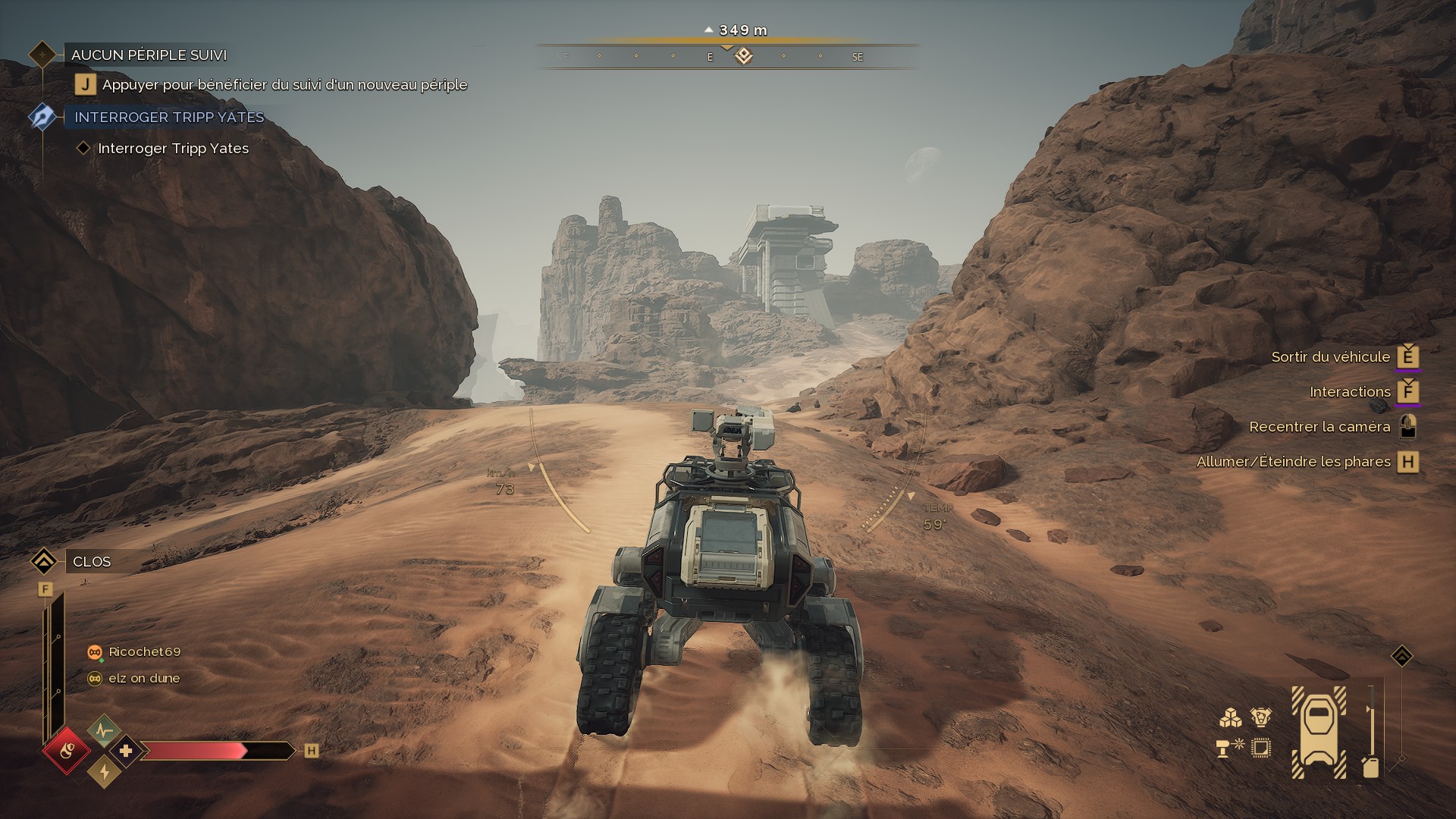1456x819 pixels.
Task: Click the red hydration diamond icon
Action: tap(67, 752)
